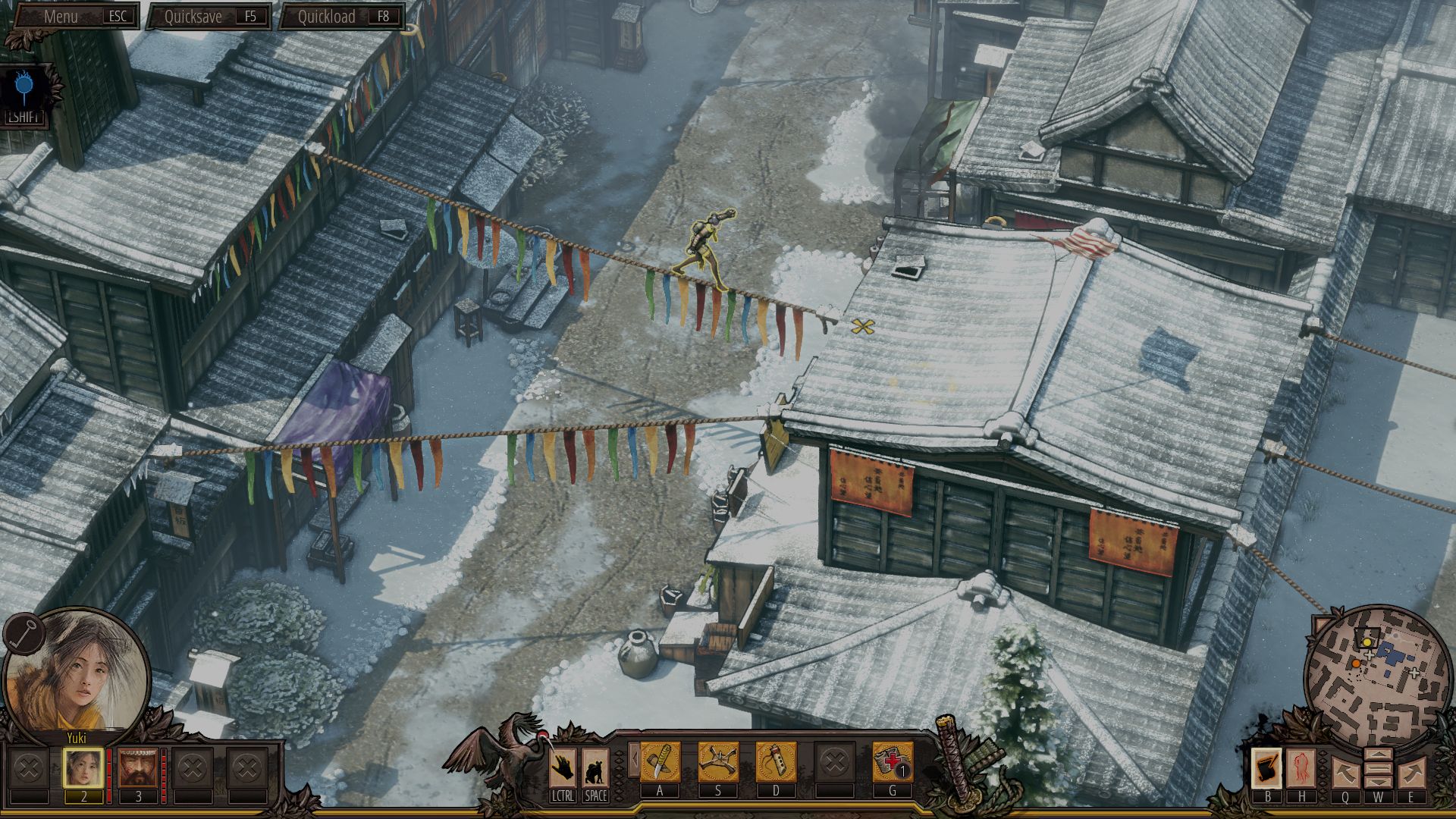Toggle the hand interact action
1456x819 pixels.
(563, 768)
